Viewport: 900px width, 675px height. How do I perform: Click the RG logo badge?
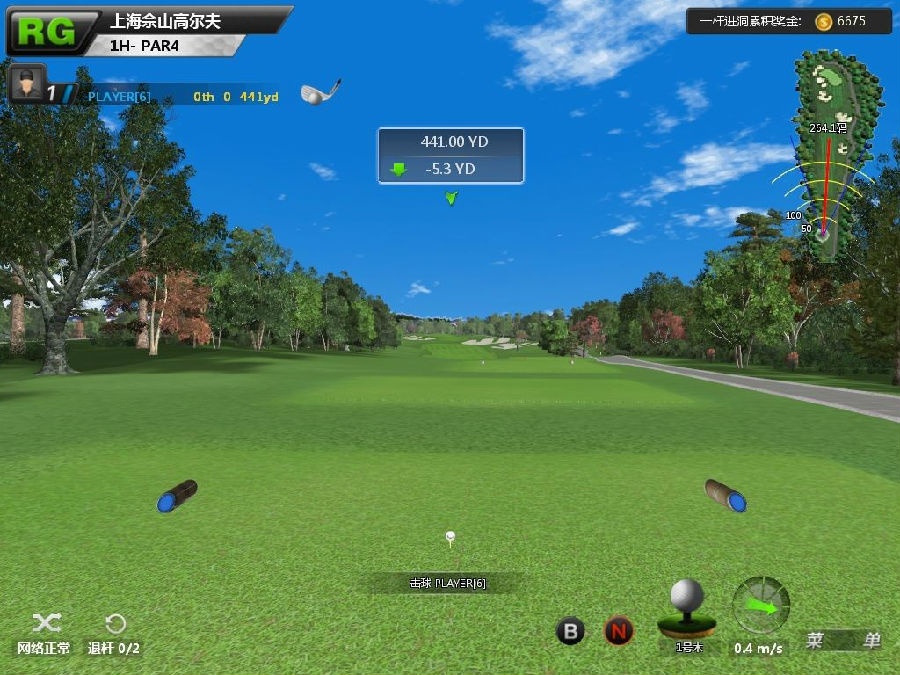click(x=46, y=32)
